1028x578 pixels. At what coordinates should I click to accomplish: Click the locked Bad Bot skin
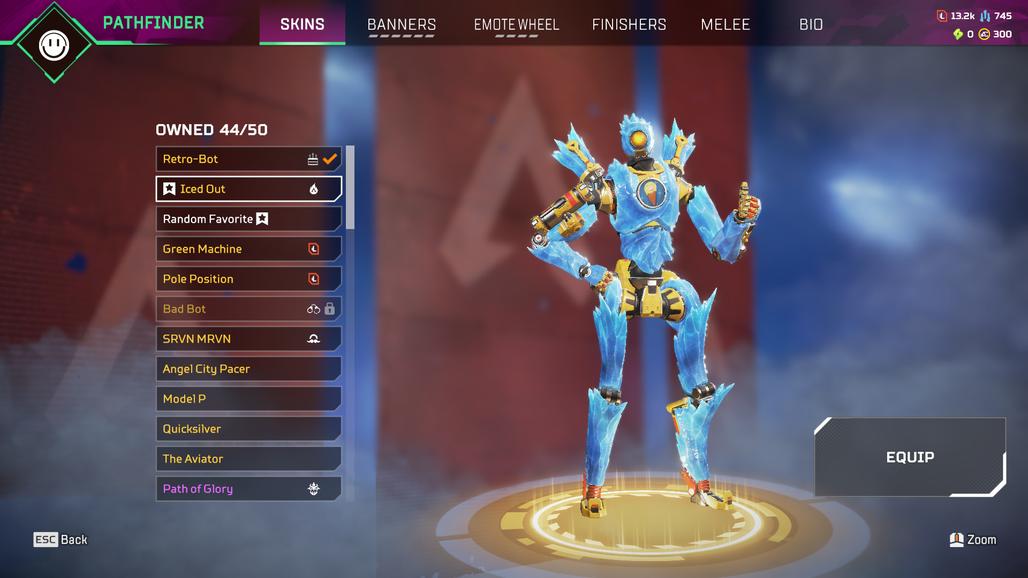248,309
